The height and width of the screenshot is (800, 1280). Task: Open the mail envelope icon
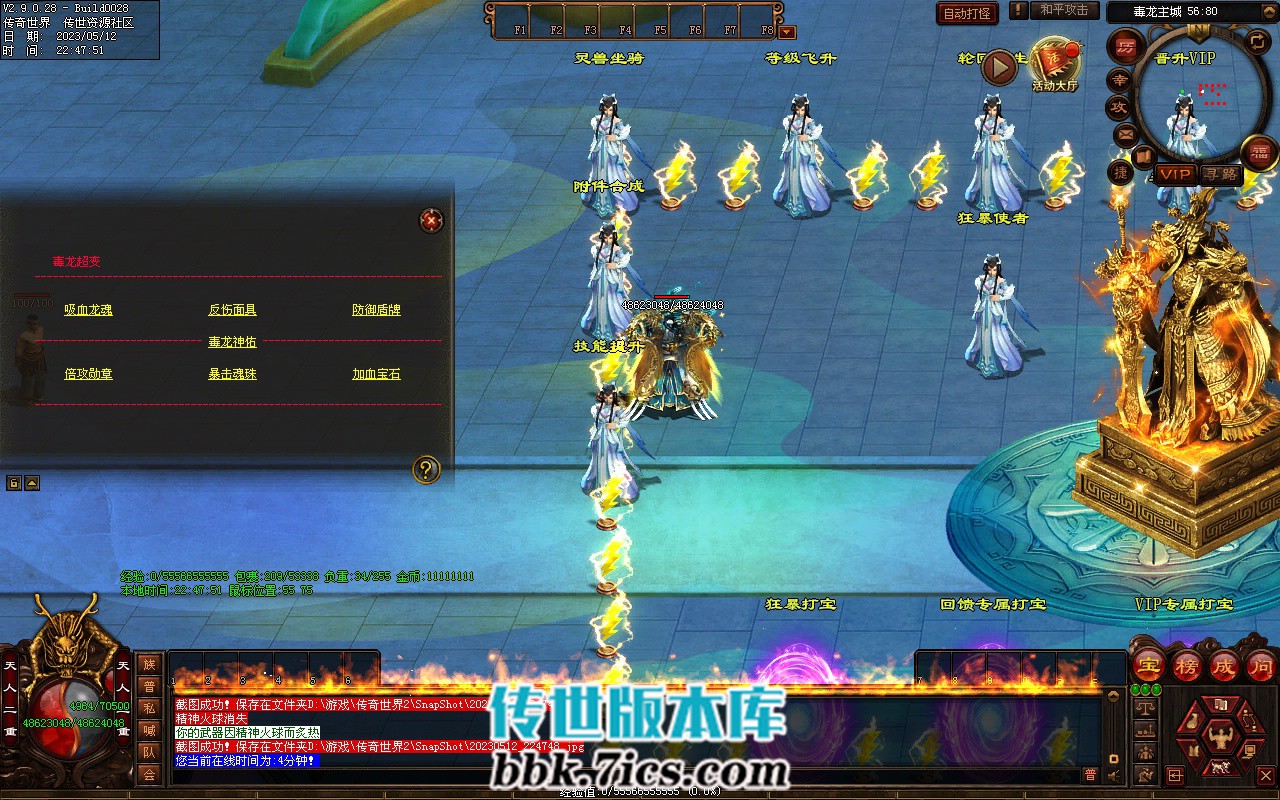point(1126,133)
